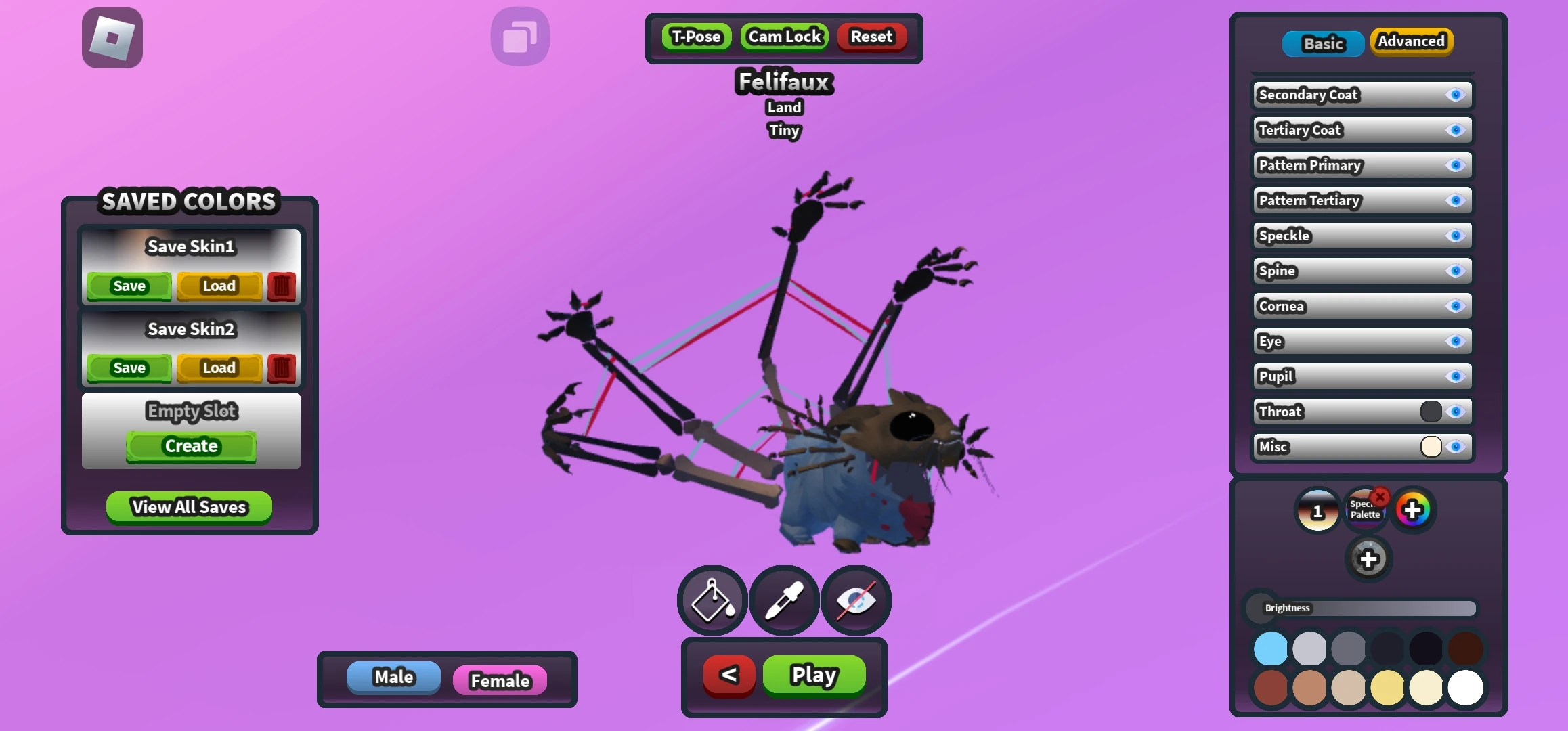Pick a color using the eyedropper tool

click(x=783, y=600)
